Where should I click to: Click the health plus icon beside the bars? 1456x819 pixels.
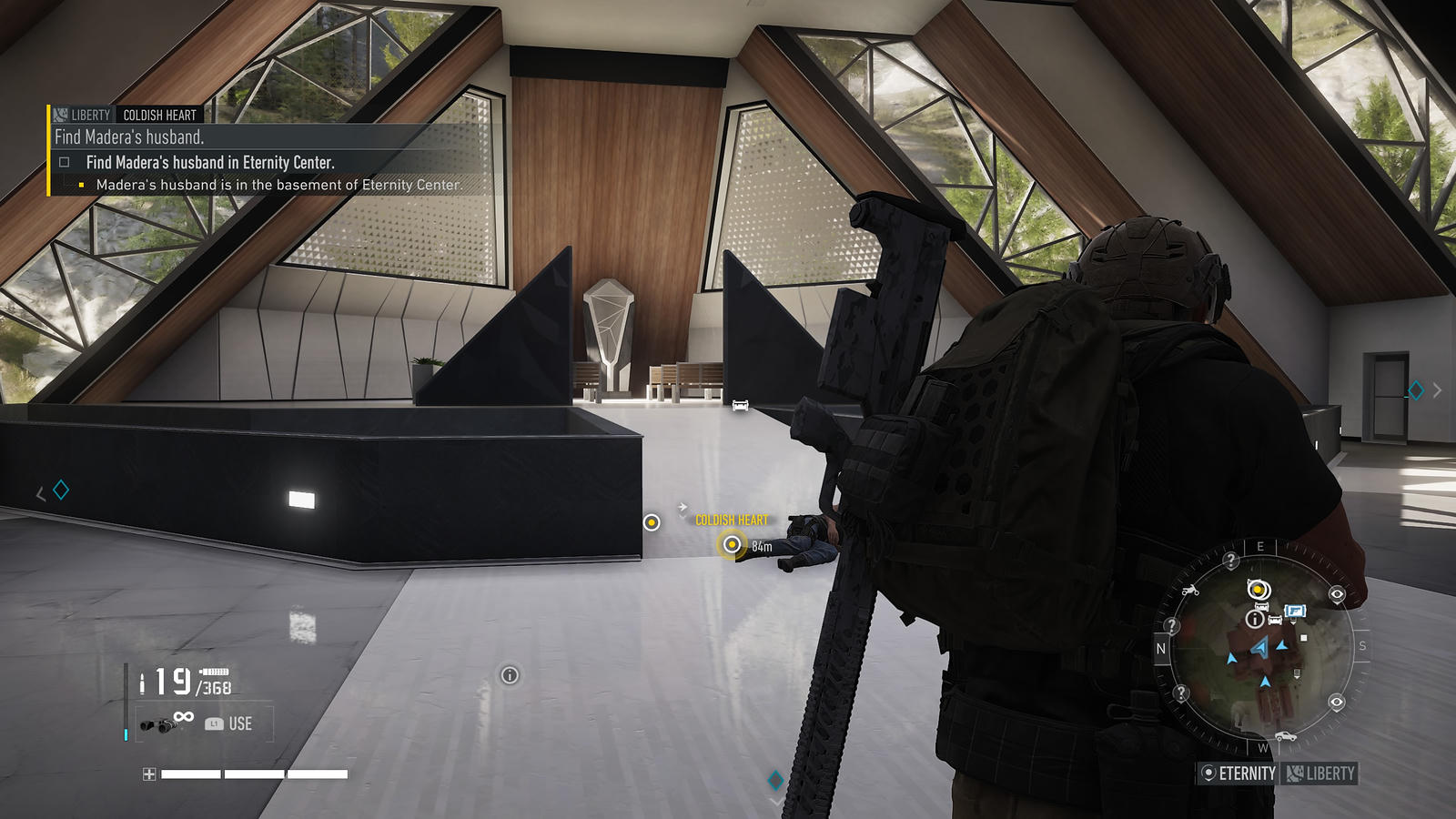tap(149, 774)
